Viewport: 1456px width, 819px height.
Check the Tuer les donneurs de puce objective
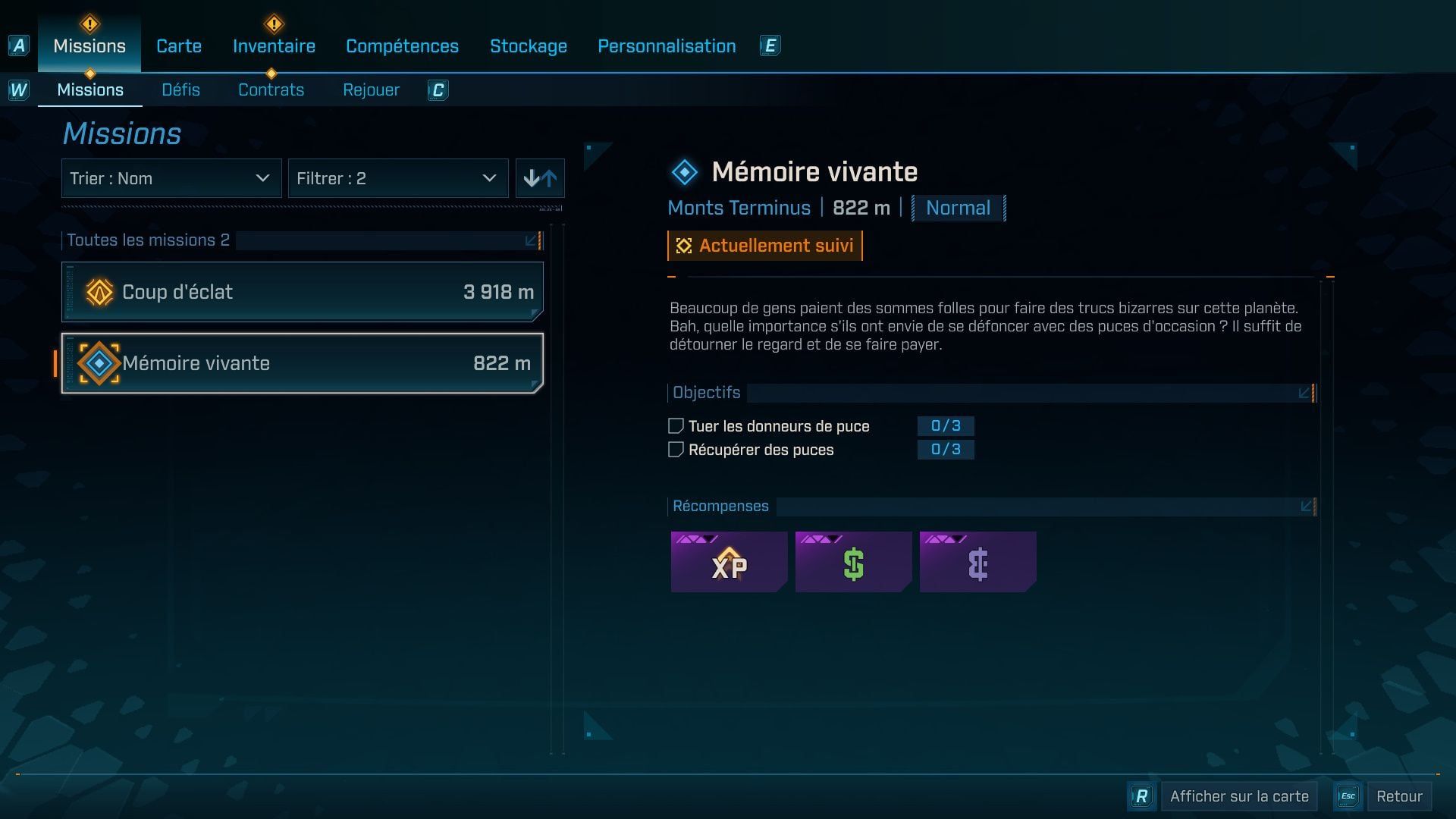coord(675,425)
